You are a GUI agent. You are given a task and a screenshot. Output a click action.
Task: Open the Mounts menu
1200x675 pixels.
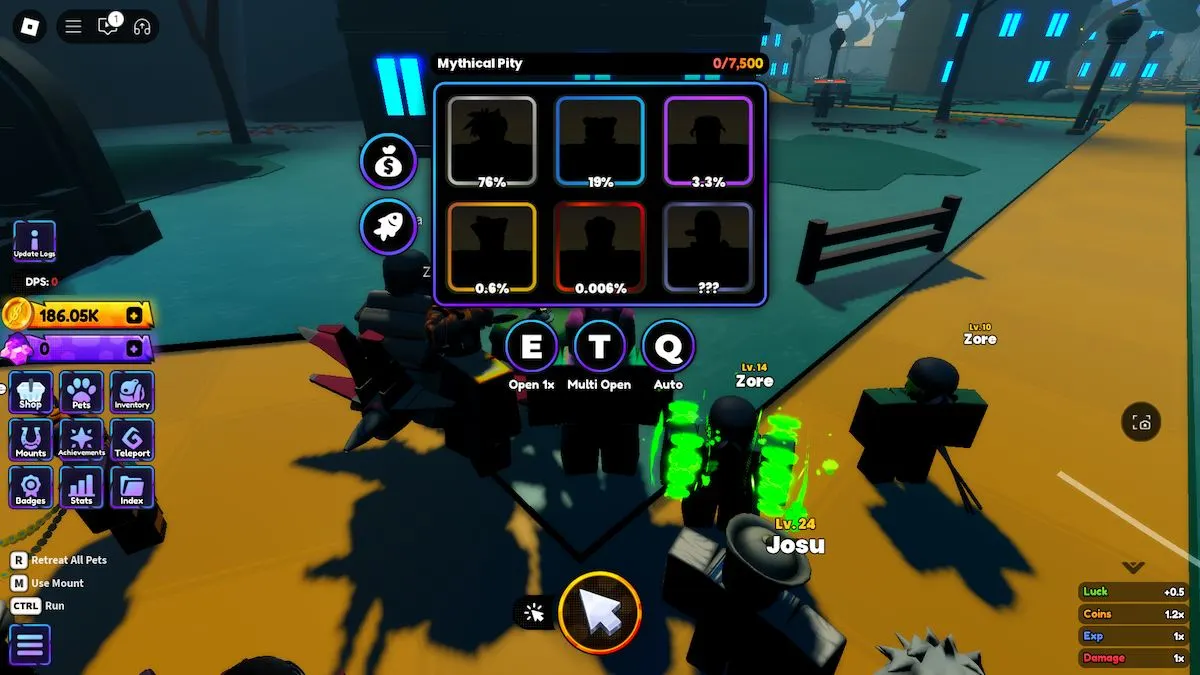tap(31, 440)
